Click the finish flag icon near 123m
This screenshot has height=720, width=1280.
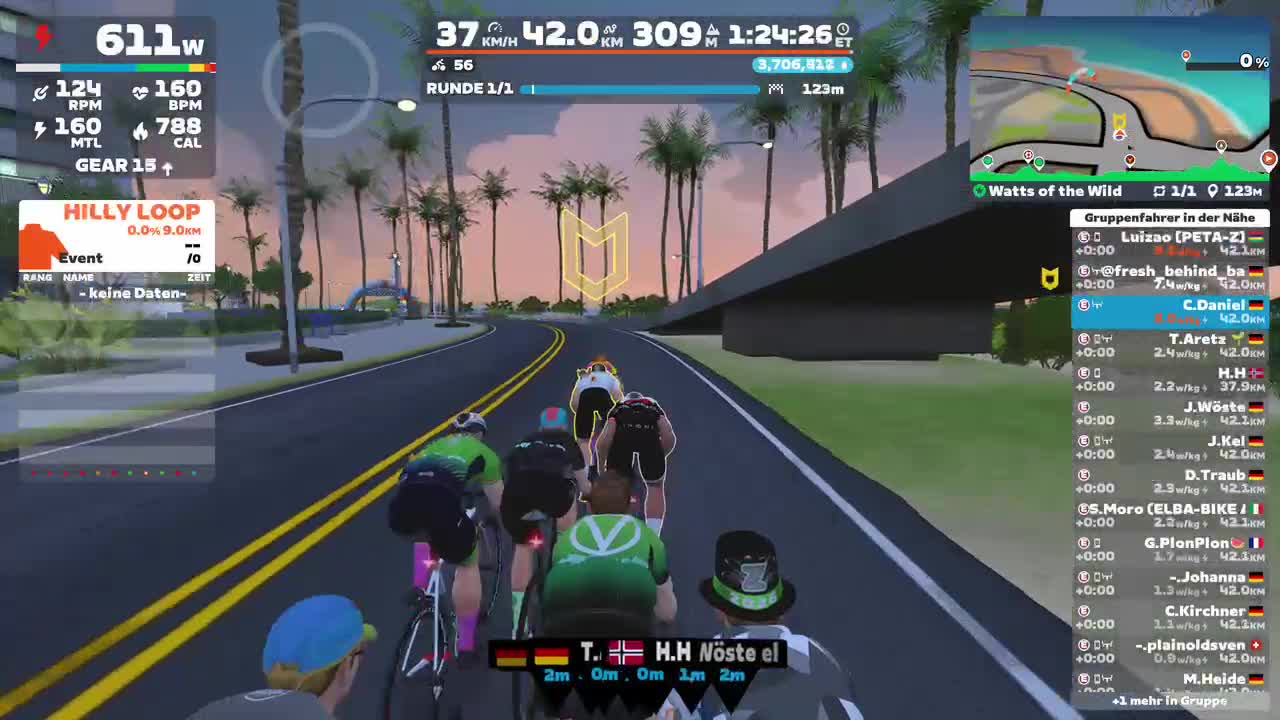(776, 90)
